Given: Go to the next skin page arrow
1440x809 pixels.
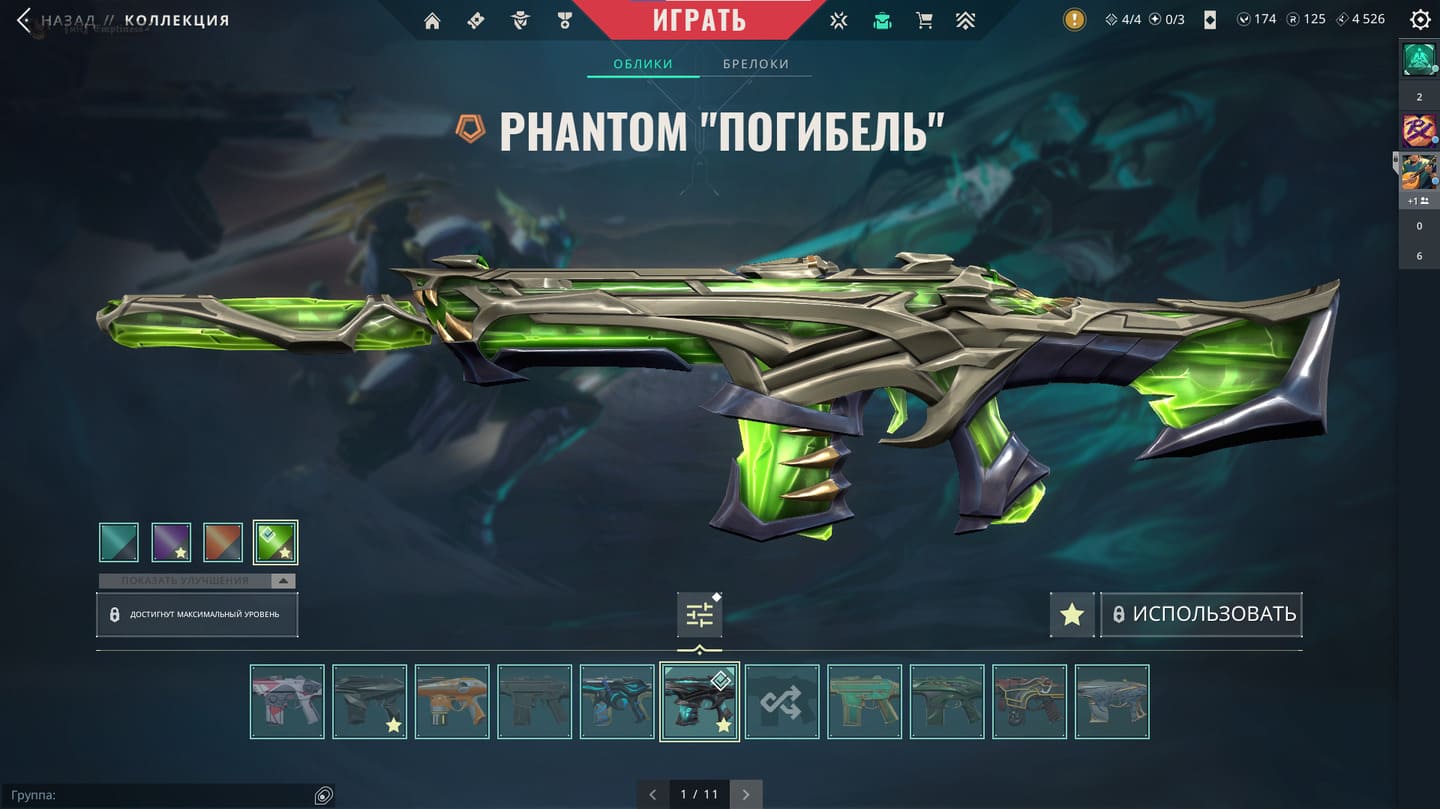Looking at the screenshot, I should point(746,795).
